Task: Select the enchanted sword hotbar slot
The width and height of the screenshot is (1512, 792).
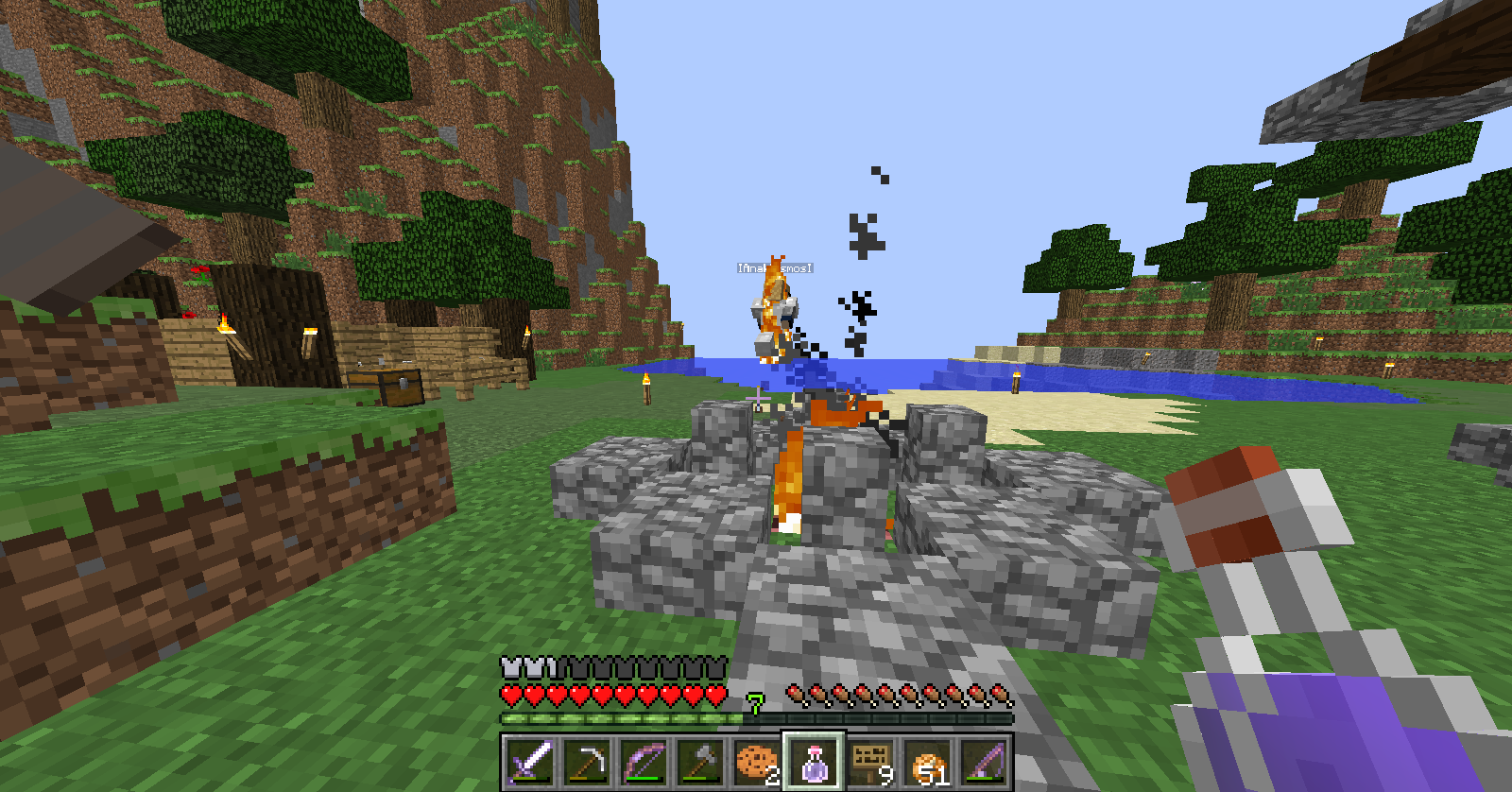Action: (530, 761)
